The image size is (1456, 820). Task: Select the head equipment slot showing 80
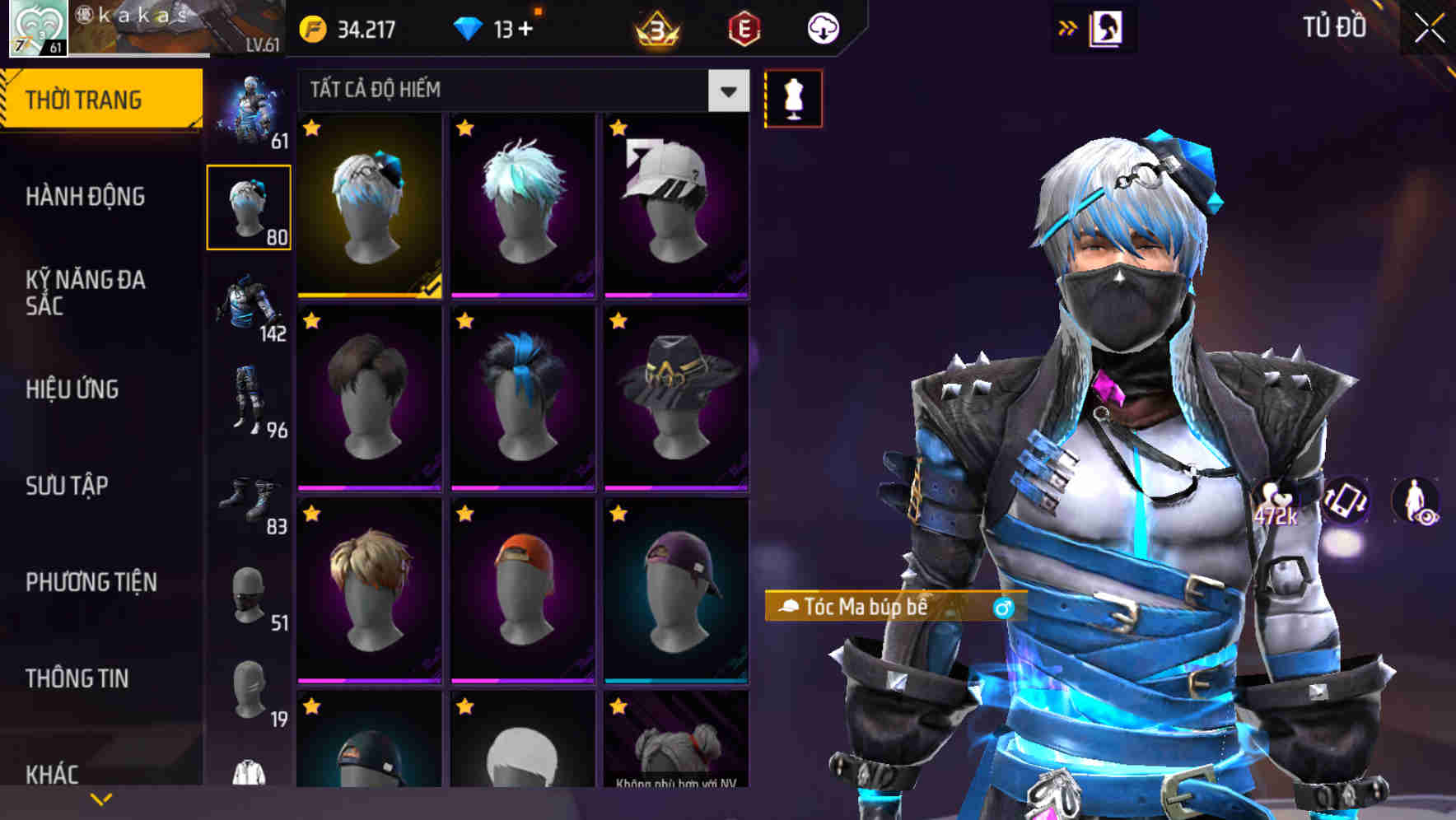(x=249, y=206)
